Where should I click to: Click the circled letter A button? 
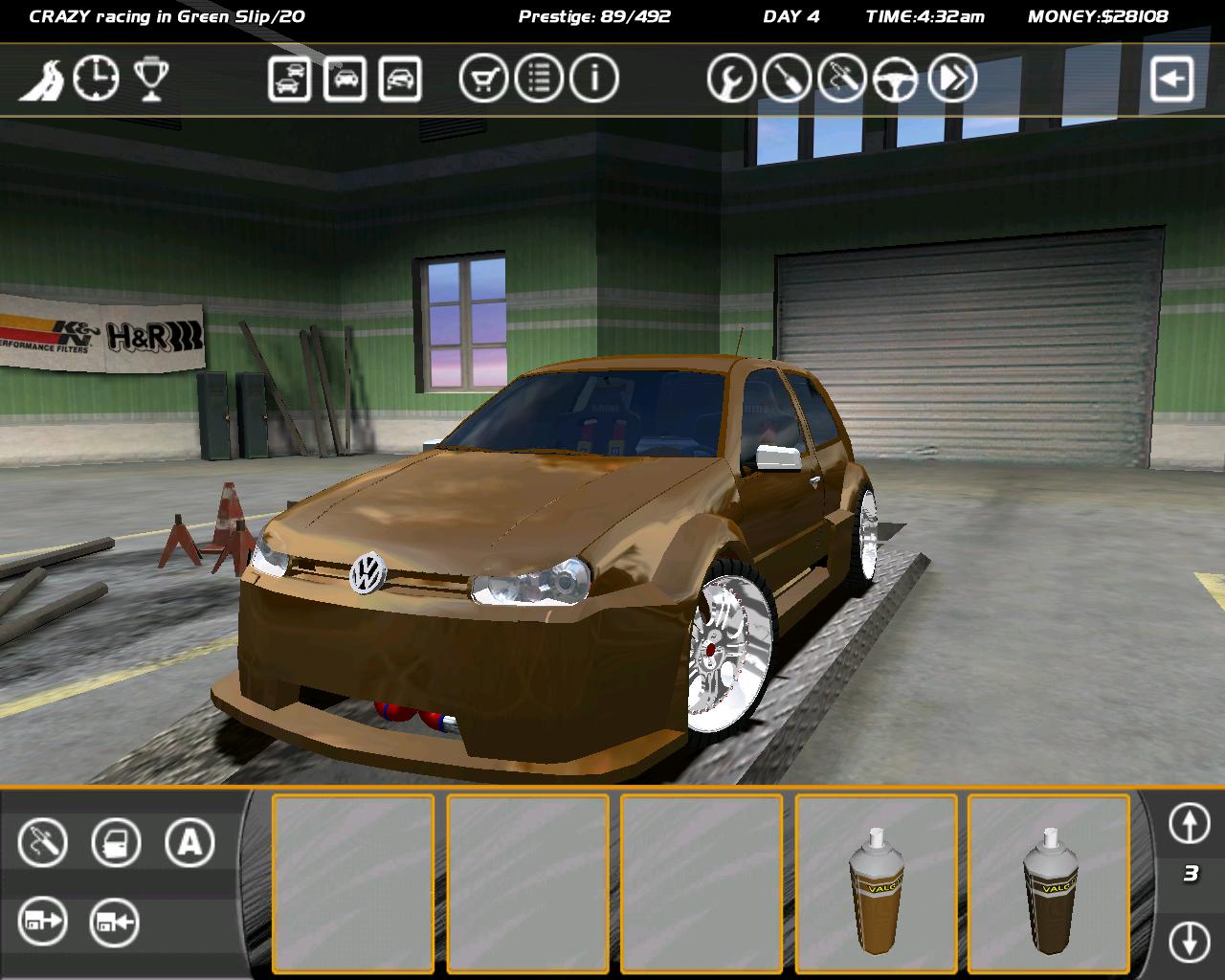(189, 843)
